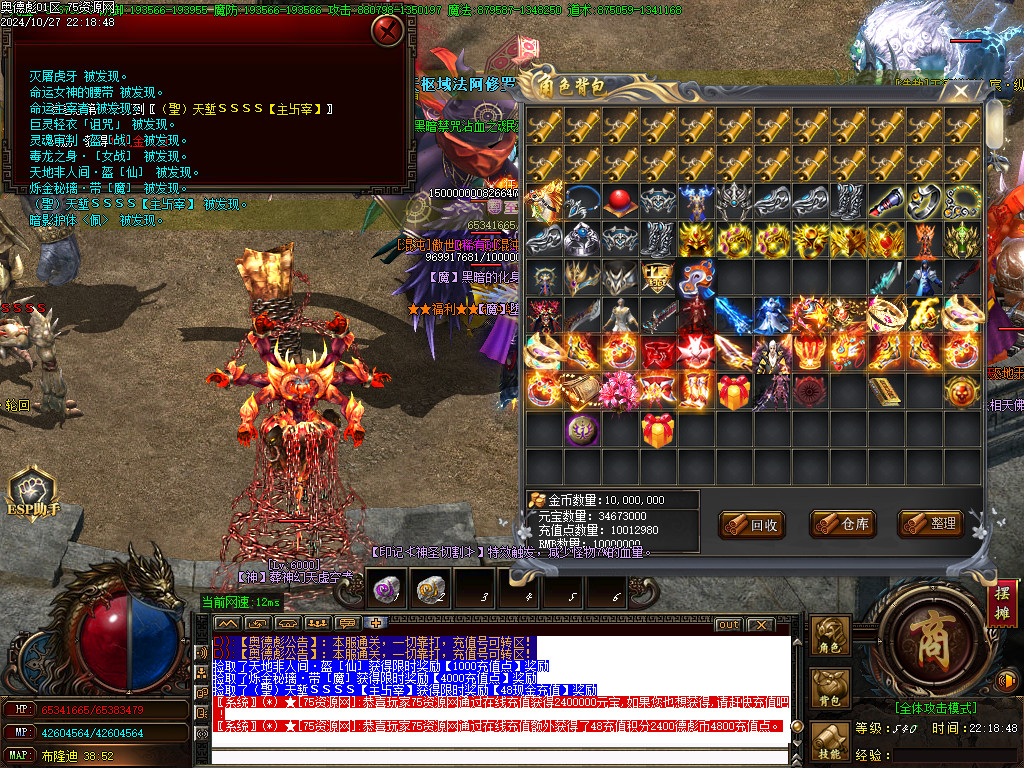Viewport: 1024px width, 768px height.
Task: Select the pink flower bouquet item
Action: click(x=621, y=392)
